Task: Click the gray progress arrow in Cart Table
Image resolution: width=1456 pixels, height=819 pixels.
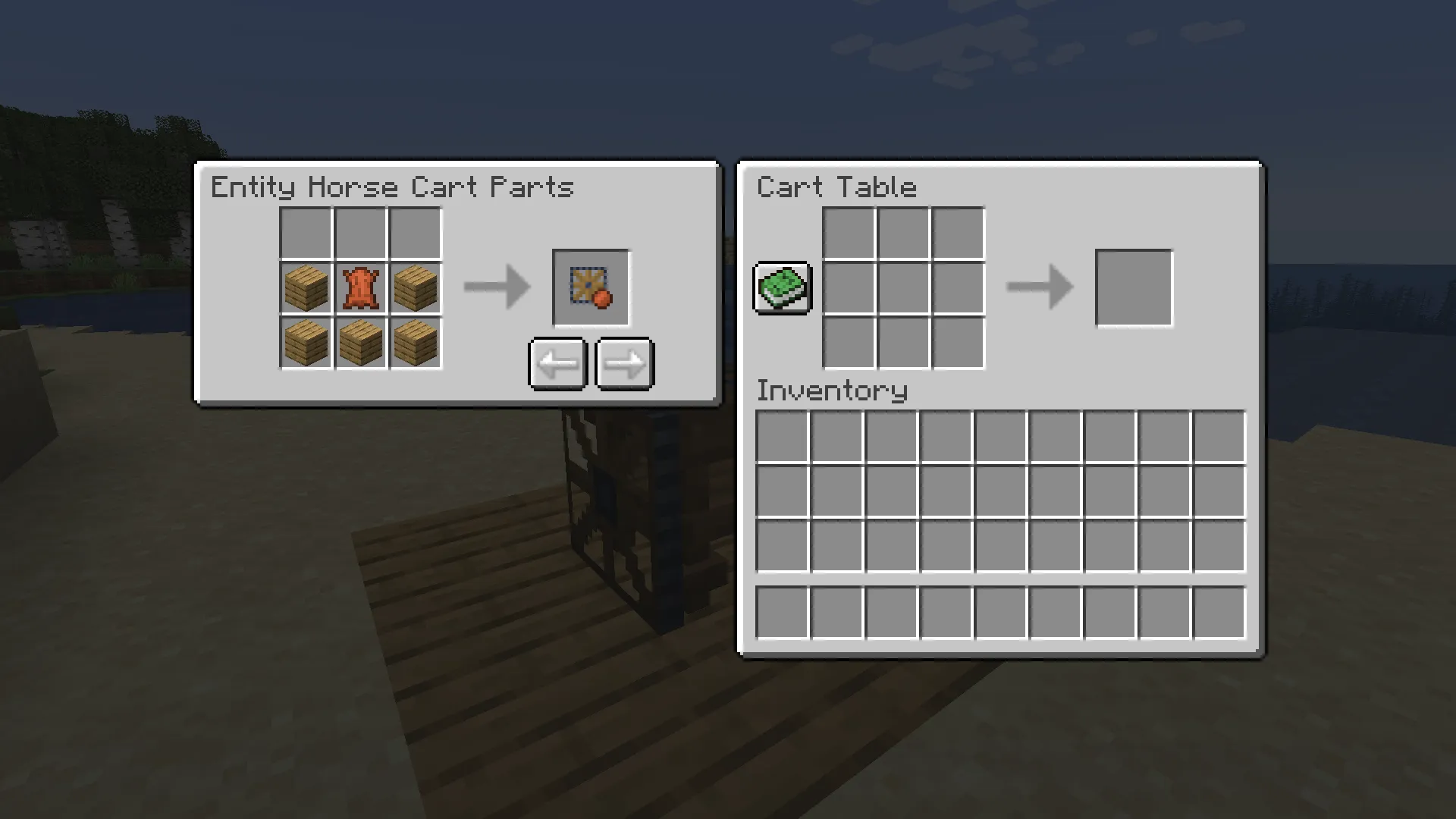Action: (x=1039, y=287)
